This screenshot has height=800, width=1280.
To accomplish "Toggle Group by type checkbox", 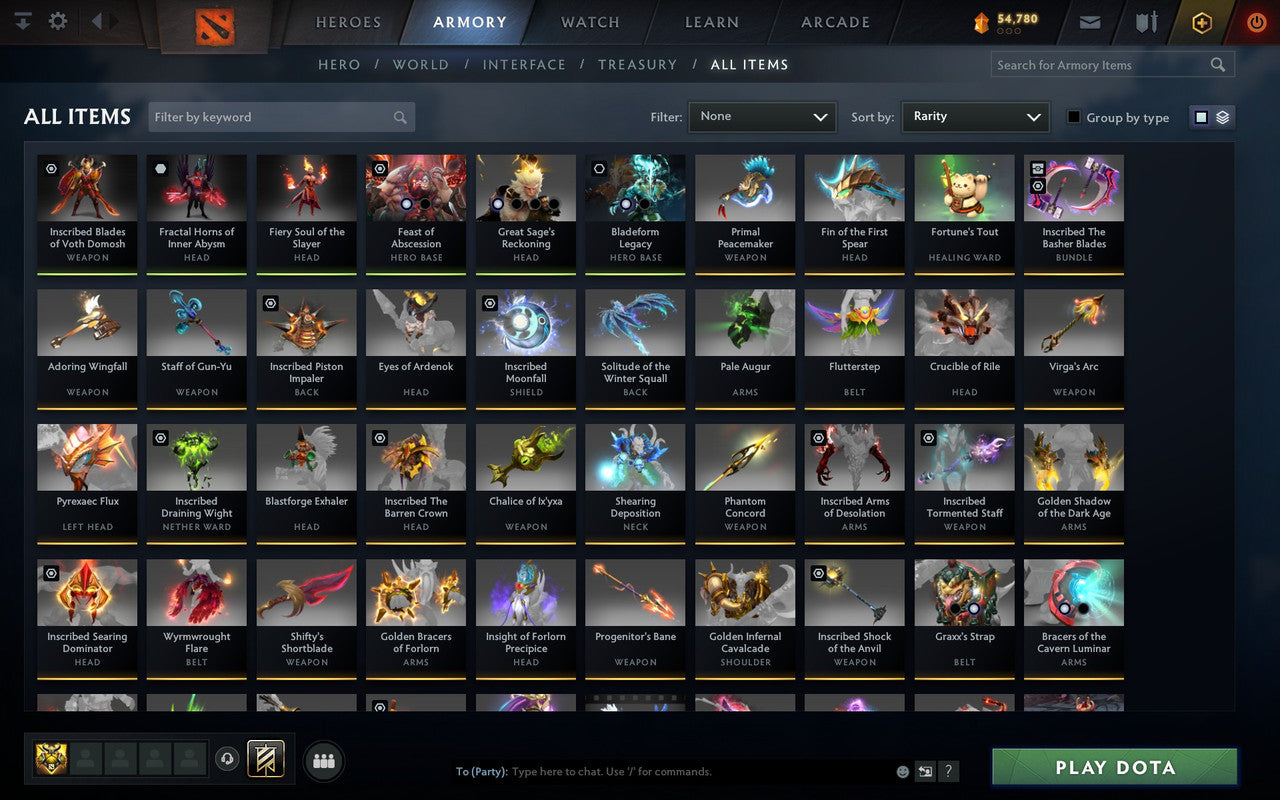I will (x=1075, y=118).
